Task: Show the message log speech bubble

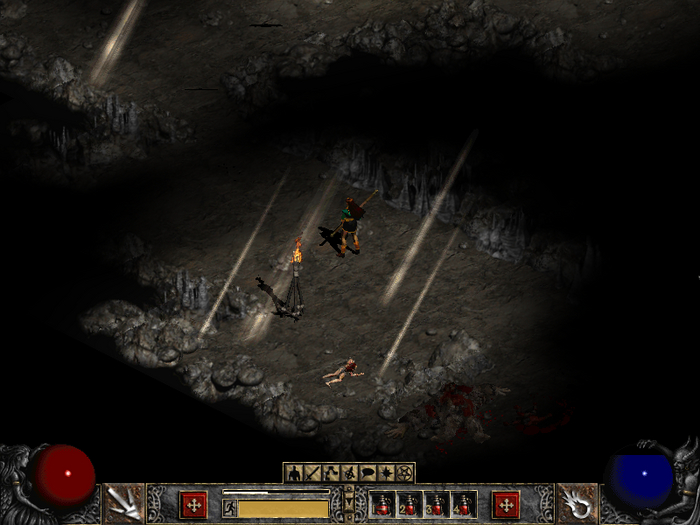Action: 368,472
